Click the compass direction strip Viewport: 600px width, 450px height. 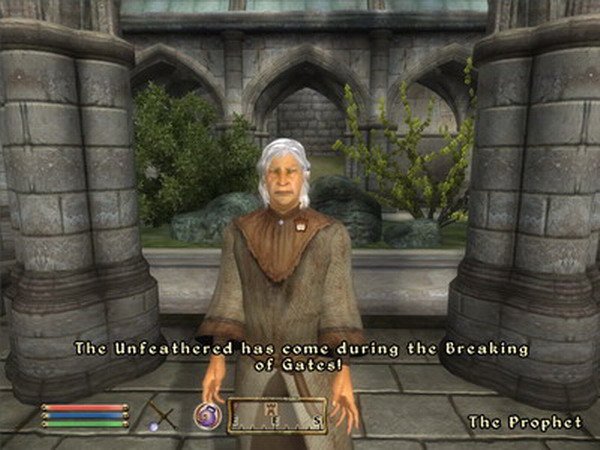click(277, 415)
